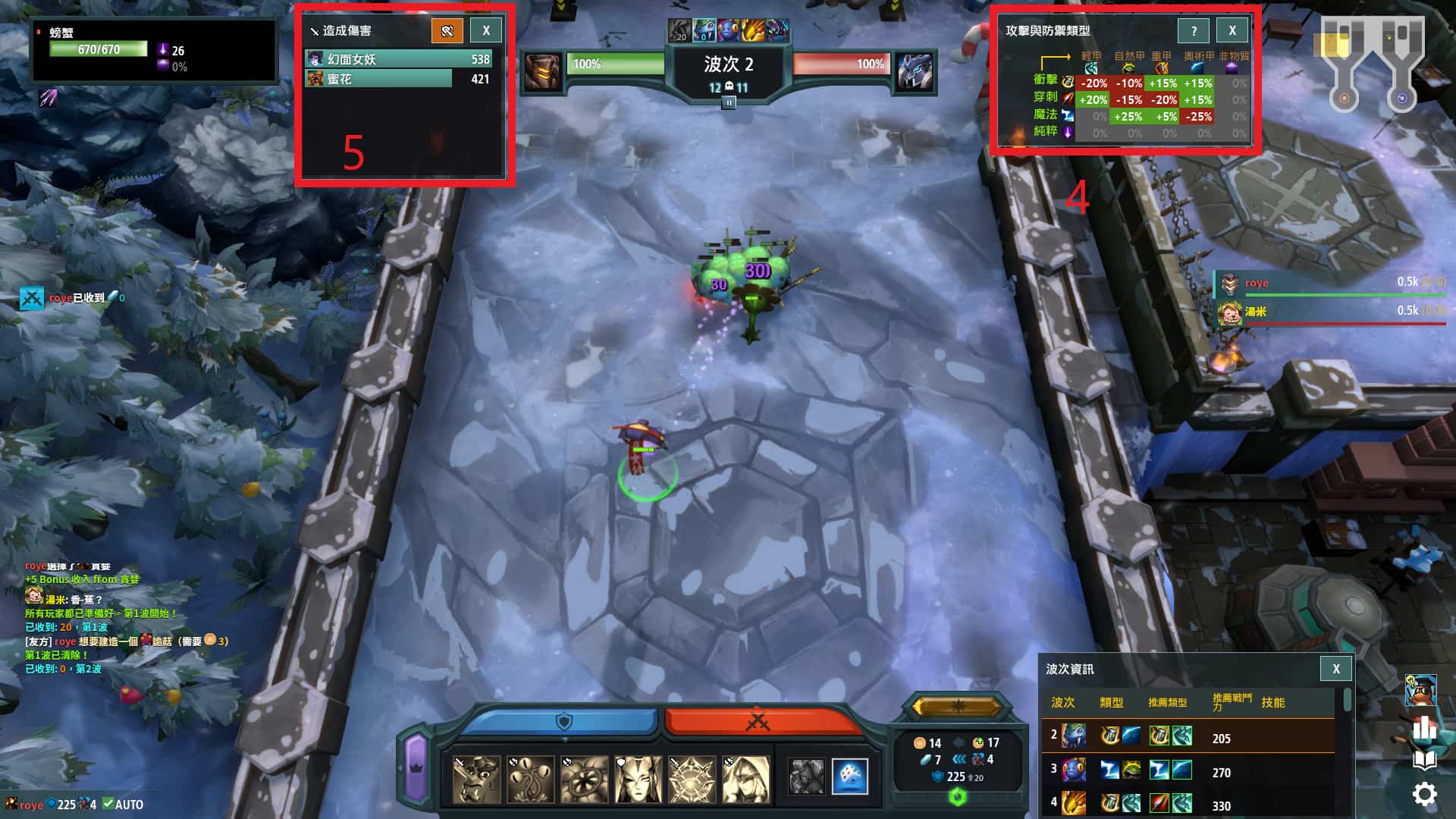Toggle the orange button in damage panel header
This screenshot has height=819, width=1456.
tap(447, 31)
